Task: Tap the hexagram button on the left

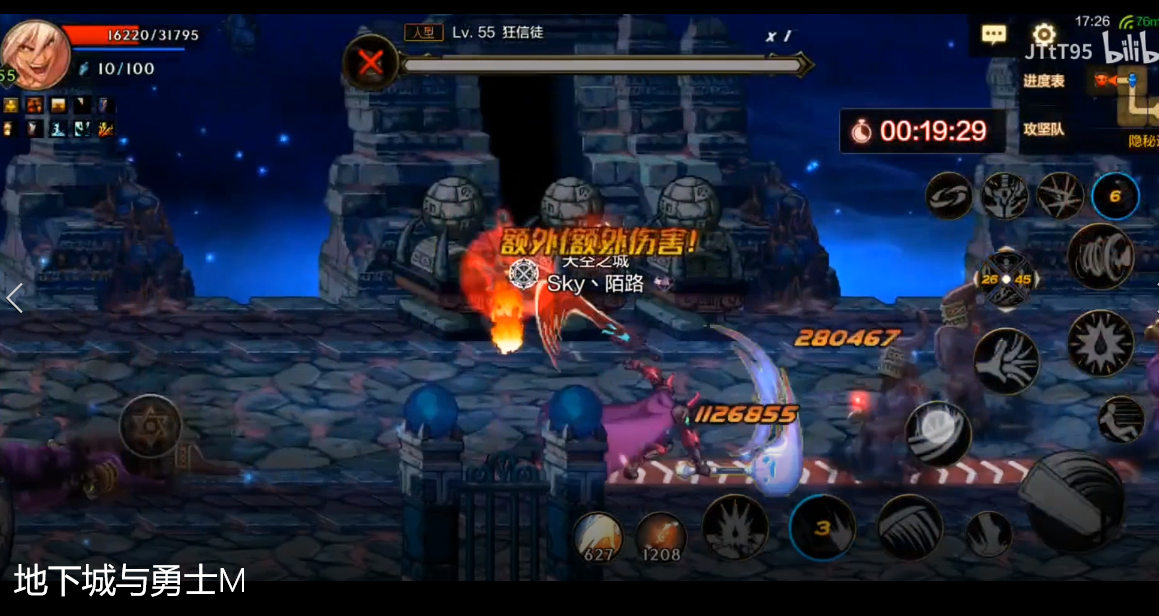Action: pyautogui.click(x=150, y=426)
